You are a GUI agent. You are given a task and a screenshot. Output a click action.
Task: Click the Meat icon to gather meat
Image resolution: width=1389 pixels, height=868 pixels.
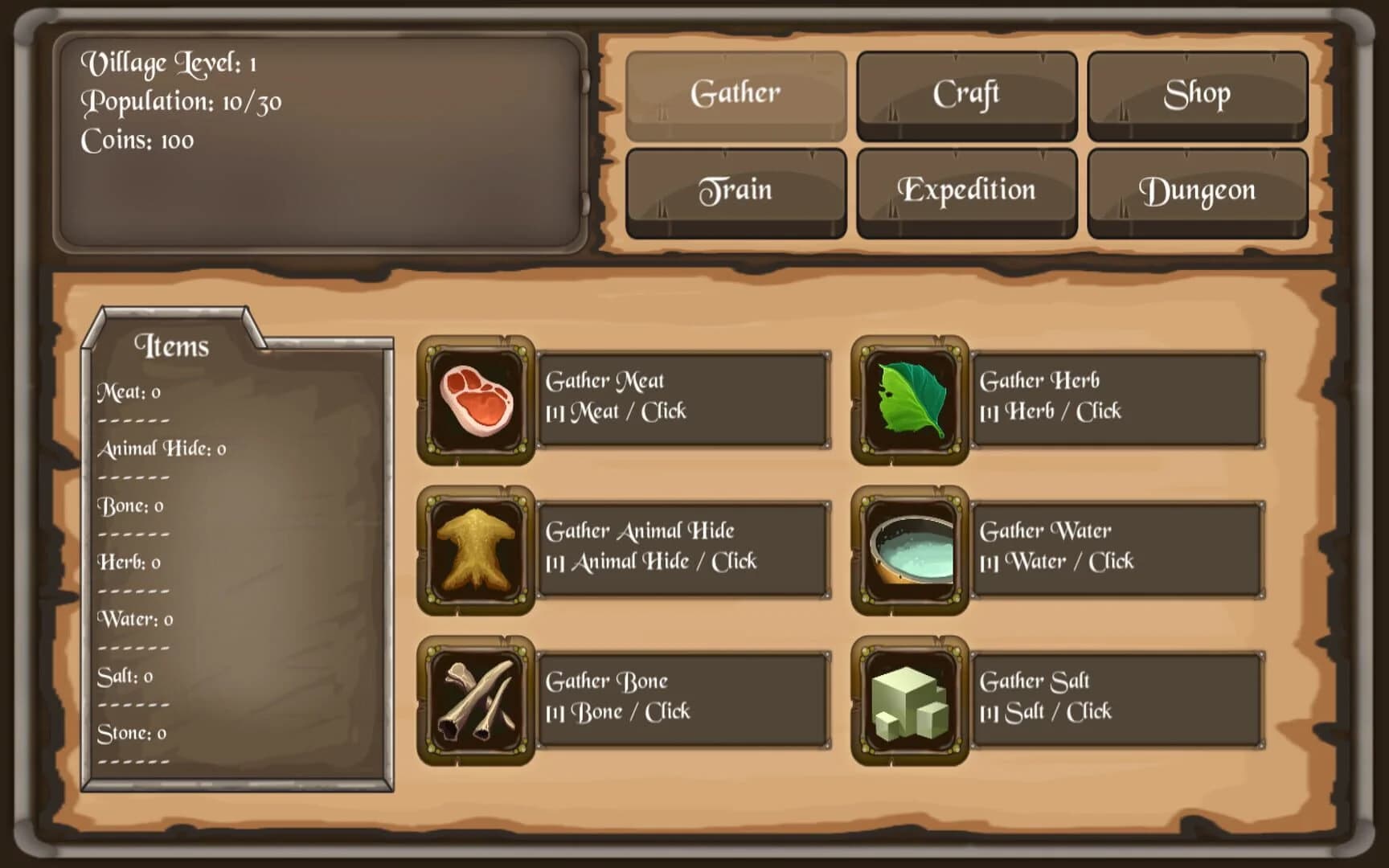[x=475, y=399]
